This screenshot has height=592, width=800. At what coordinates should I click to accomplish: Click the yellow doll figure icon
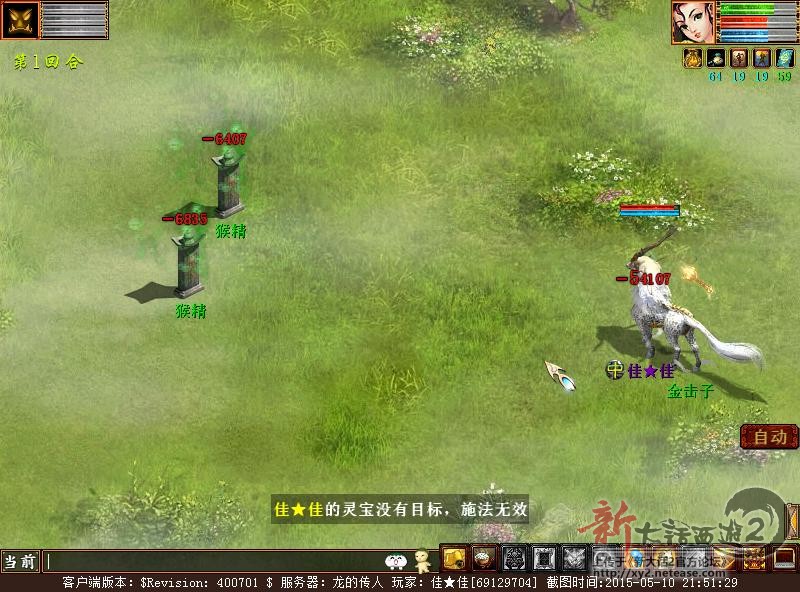(423, 560)
